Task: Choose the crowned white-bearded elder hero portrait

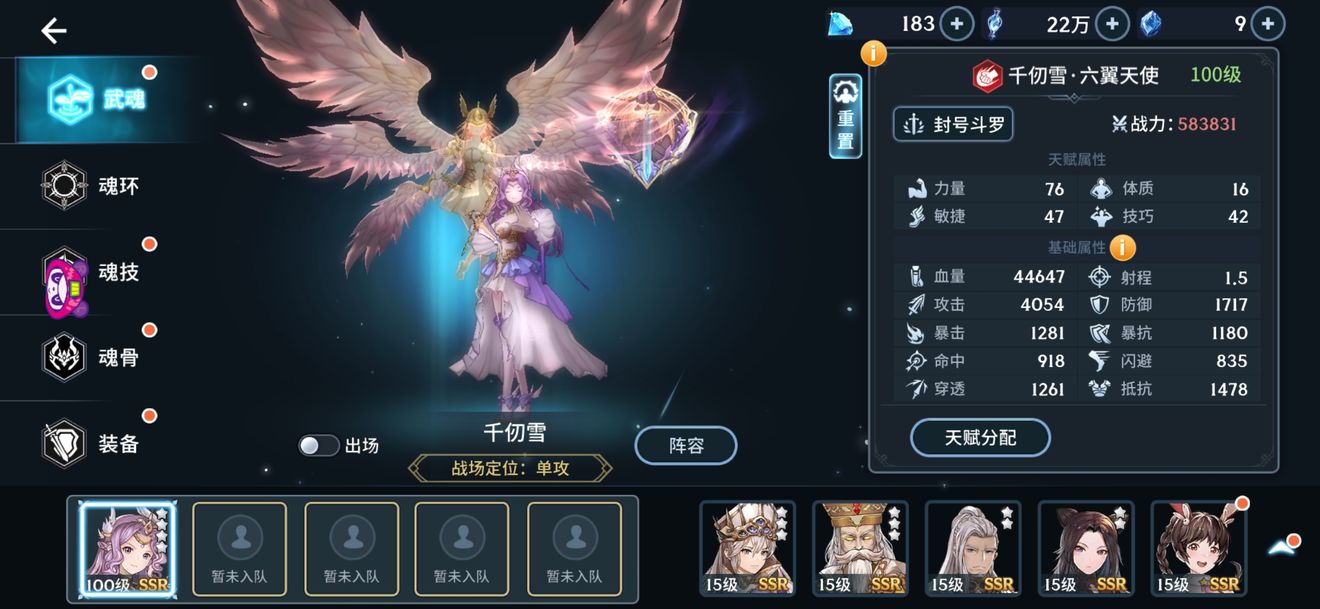Action: coord(860,548)
